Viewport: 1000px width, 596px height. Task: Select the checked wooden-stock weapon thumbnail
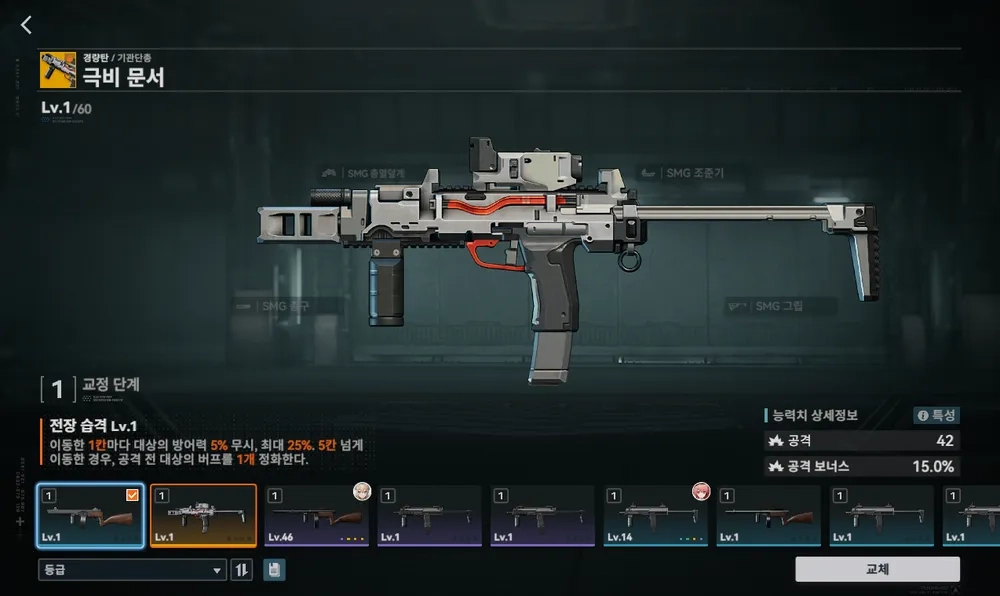click(x=91, y=516)
